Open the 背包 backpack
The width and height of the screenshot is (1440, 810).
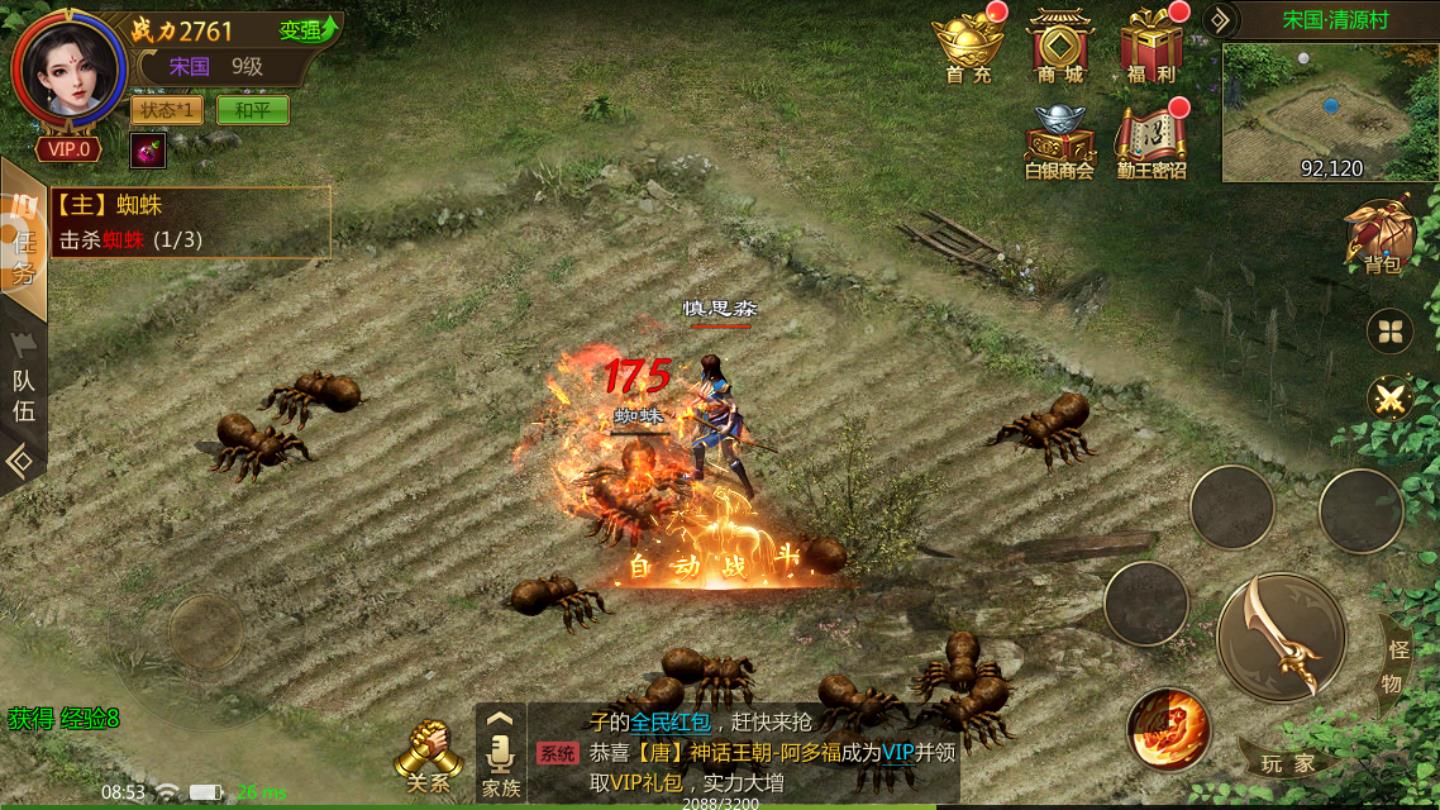(x=1381, y=236)
